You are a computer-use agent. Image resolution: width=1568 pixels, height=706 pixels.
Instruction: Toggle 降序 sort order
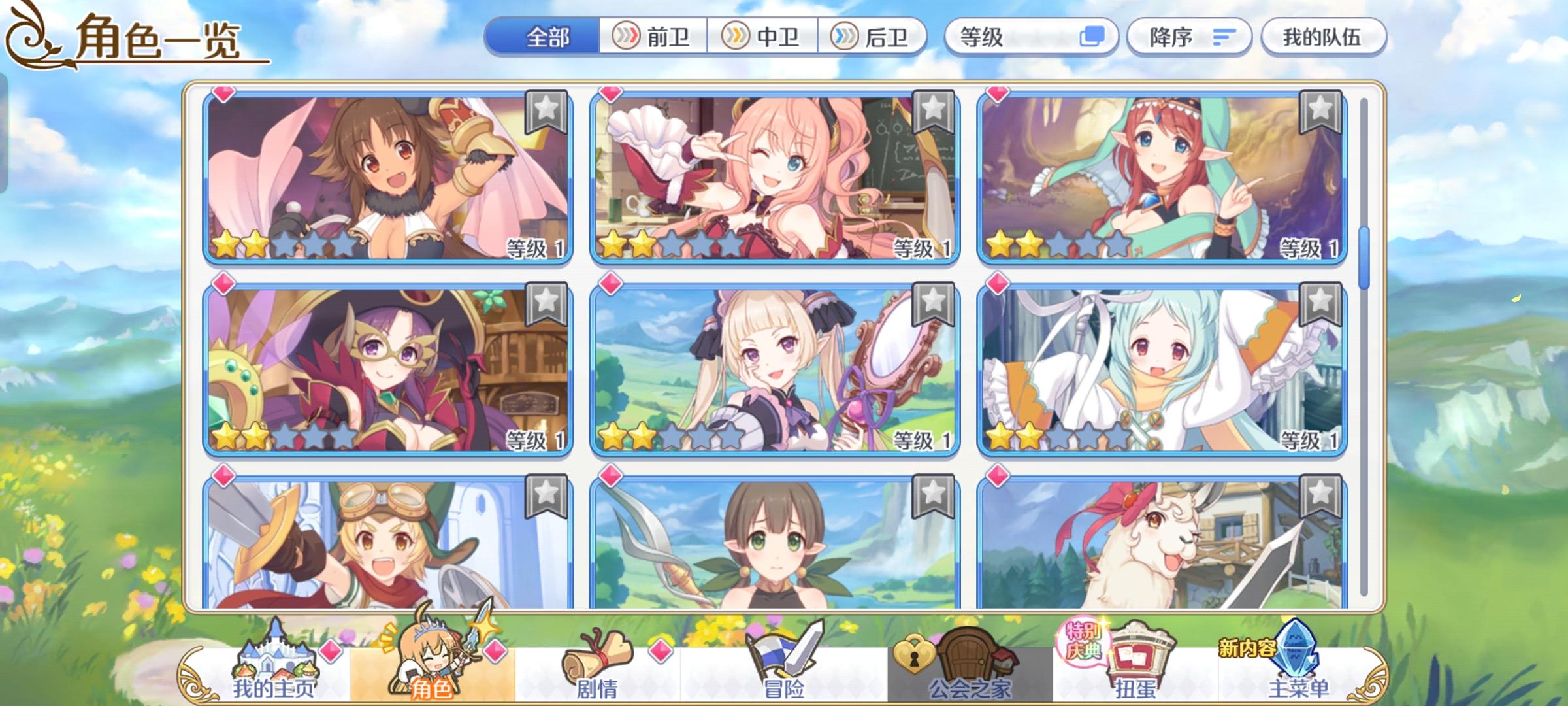pyautogui.click(x=1189, y=37)
